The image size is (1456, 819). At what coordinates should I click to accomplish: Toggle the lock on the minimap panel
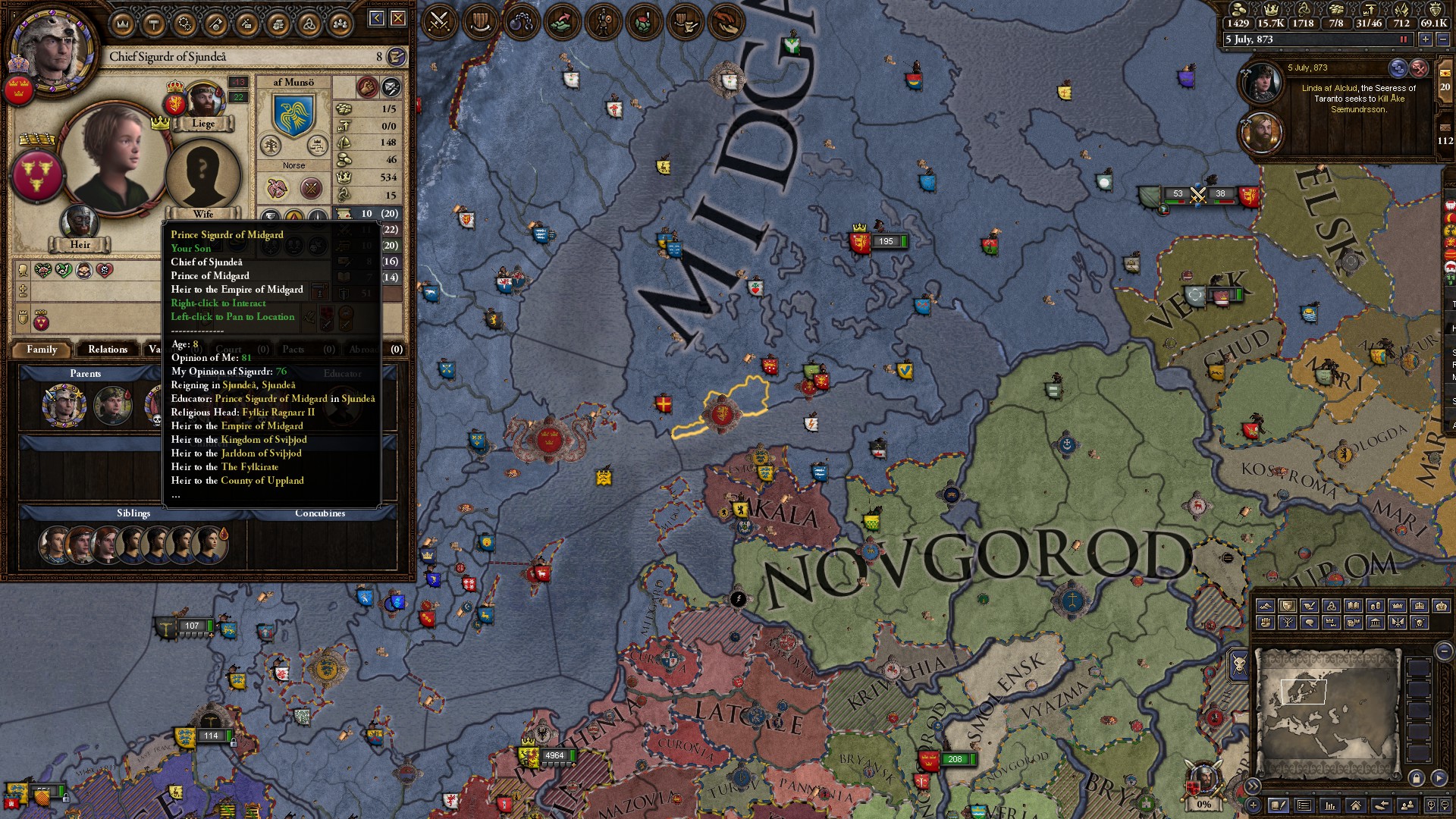point(1417,778)
